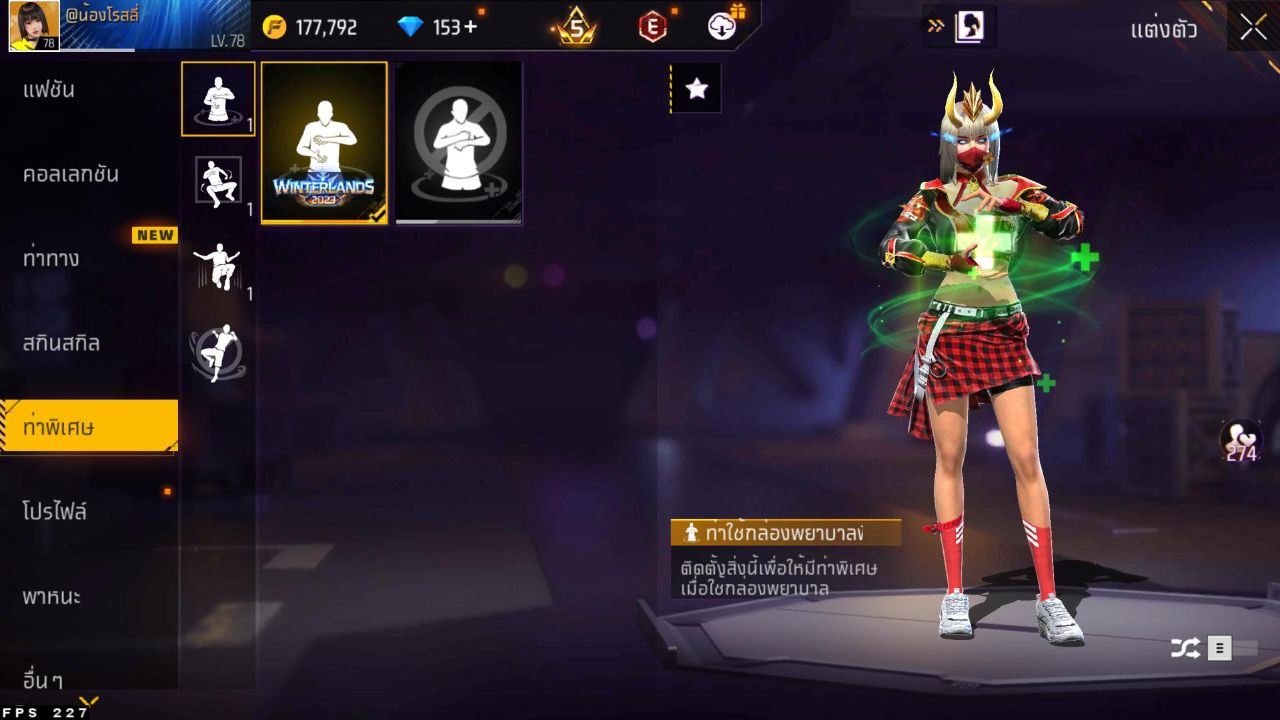Screen dimensions: 1280x720
Task: Click the shuffle random-outfit icon bottom right
Action: [x=1184, y=647]
